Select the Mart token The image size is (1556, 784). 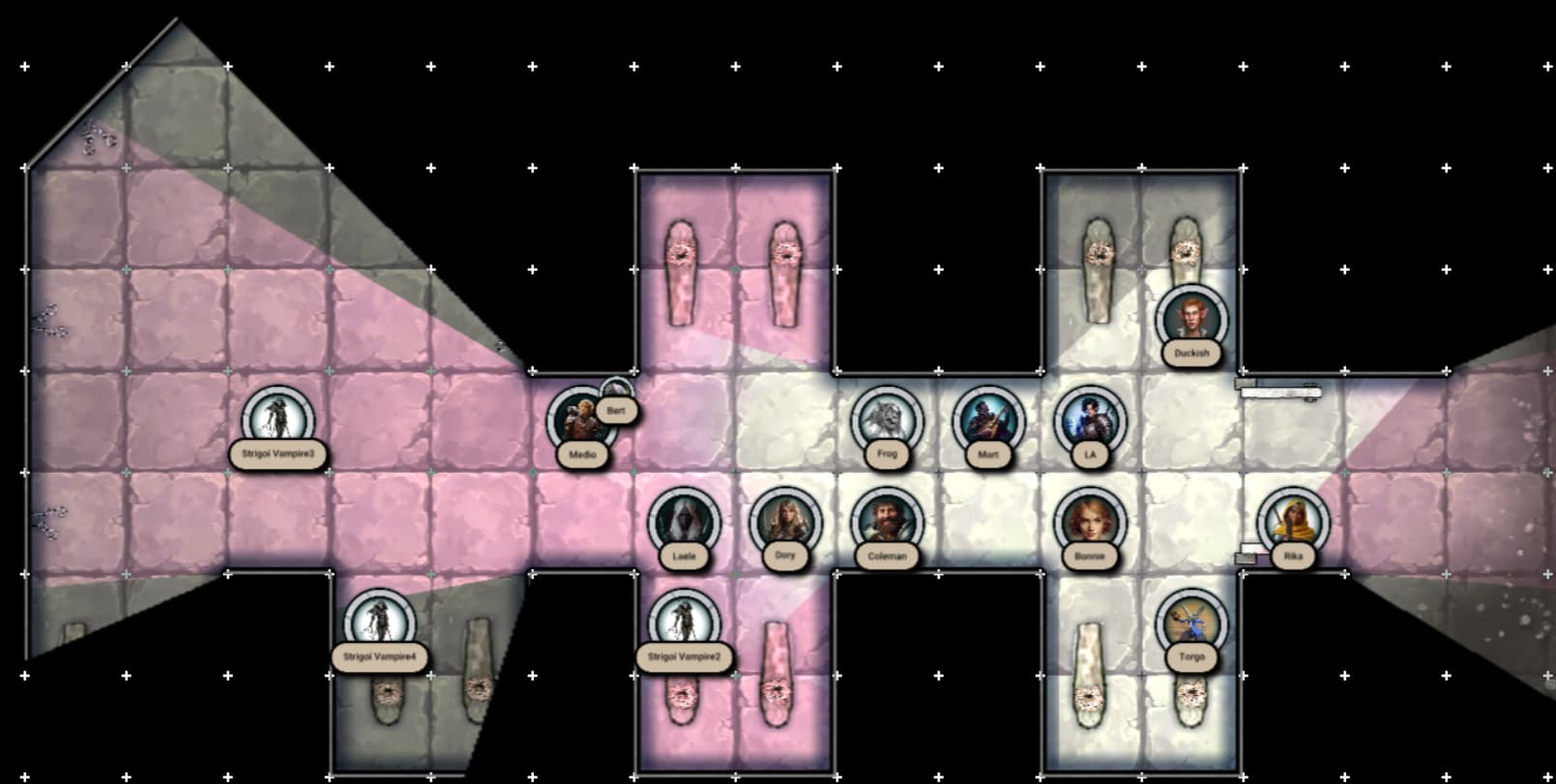[987, 421]
